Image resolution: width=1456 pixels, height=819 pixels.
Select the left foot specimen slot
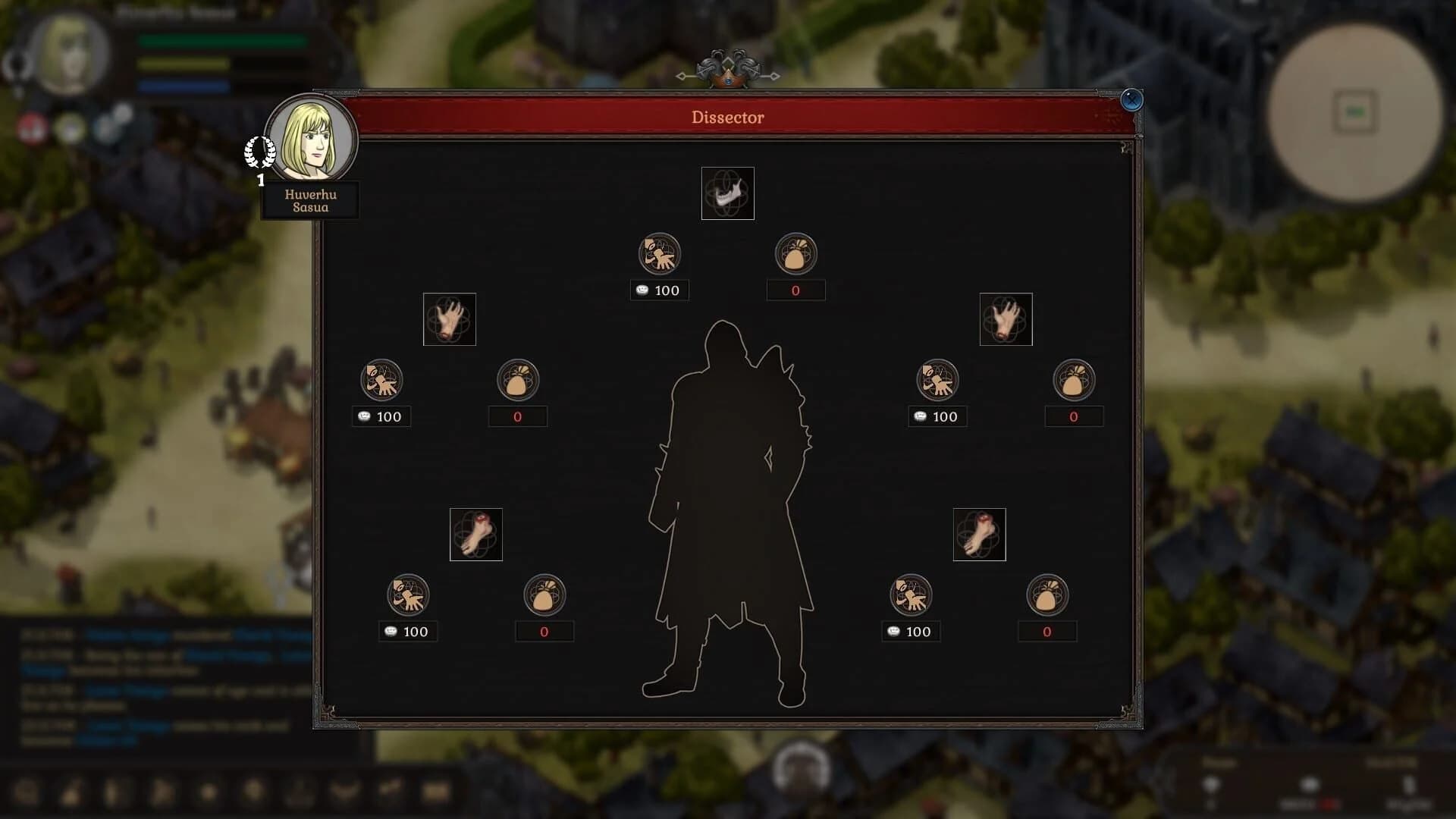(475, 535)
